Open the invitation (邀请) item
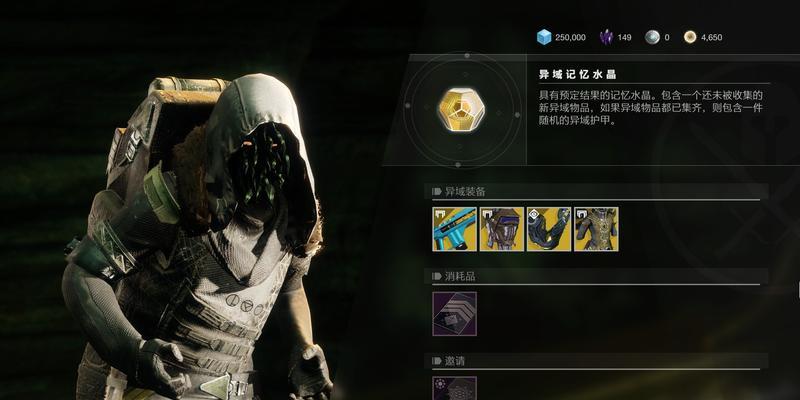Viewport: 800px width, 400px height. pos(454,388)
